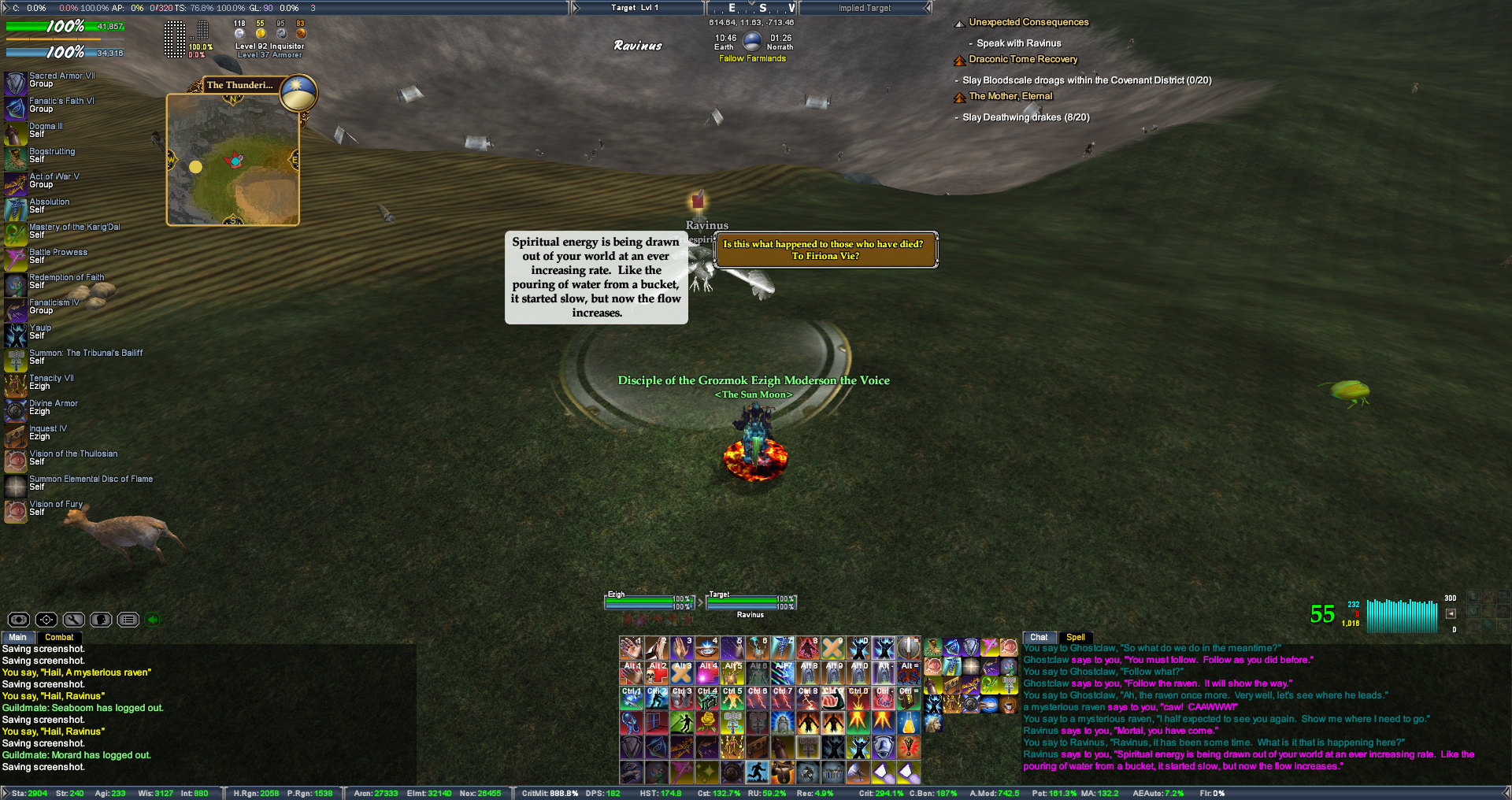
Task: Activate the yellow rose hotbar ability
Action: pyautogui.click(x=707, y=722)
